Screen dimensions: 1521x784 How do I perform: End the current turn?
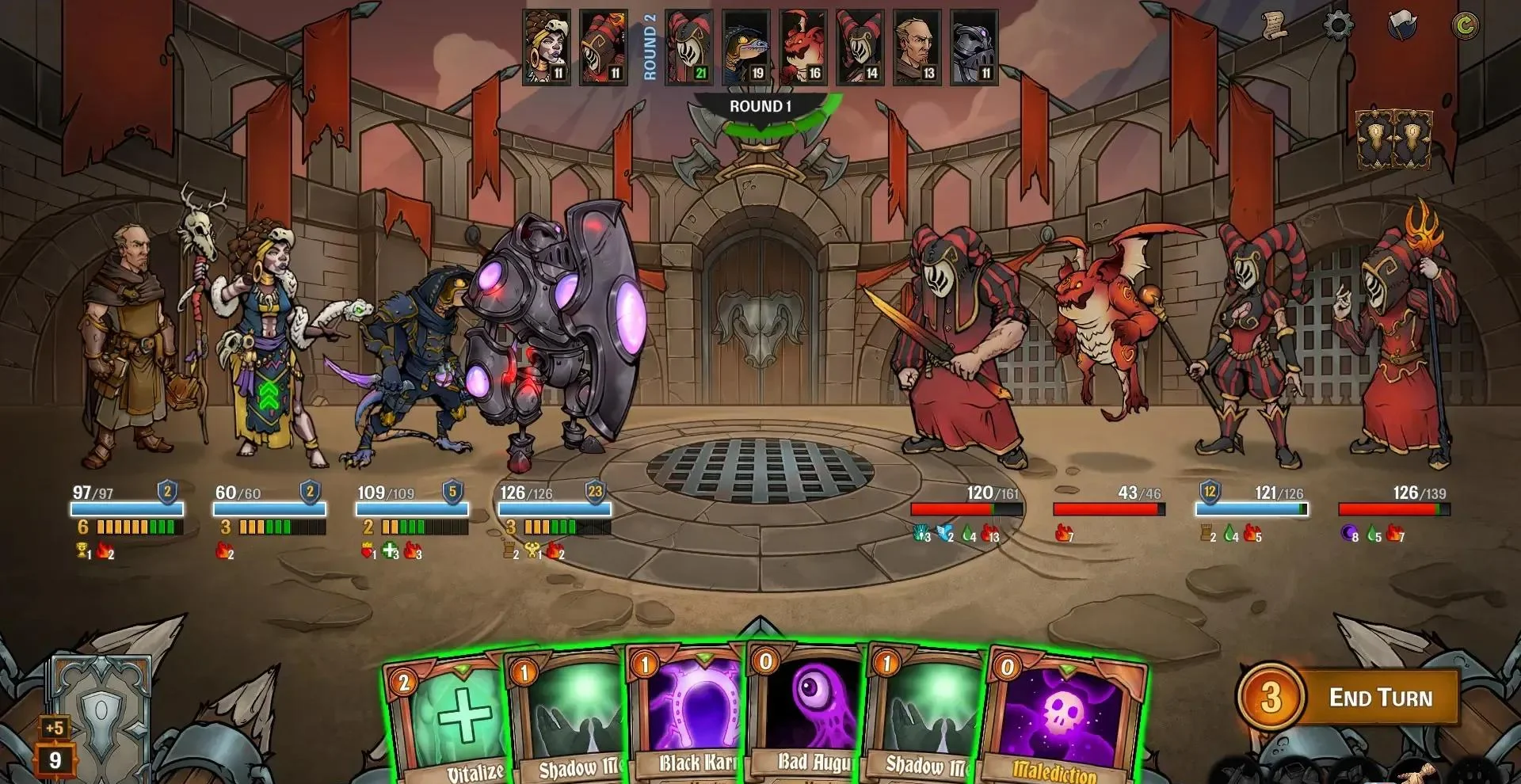coord(1379,698)
